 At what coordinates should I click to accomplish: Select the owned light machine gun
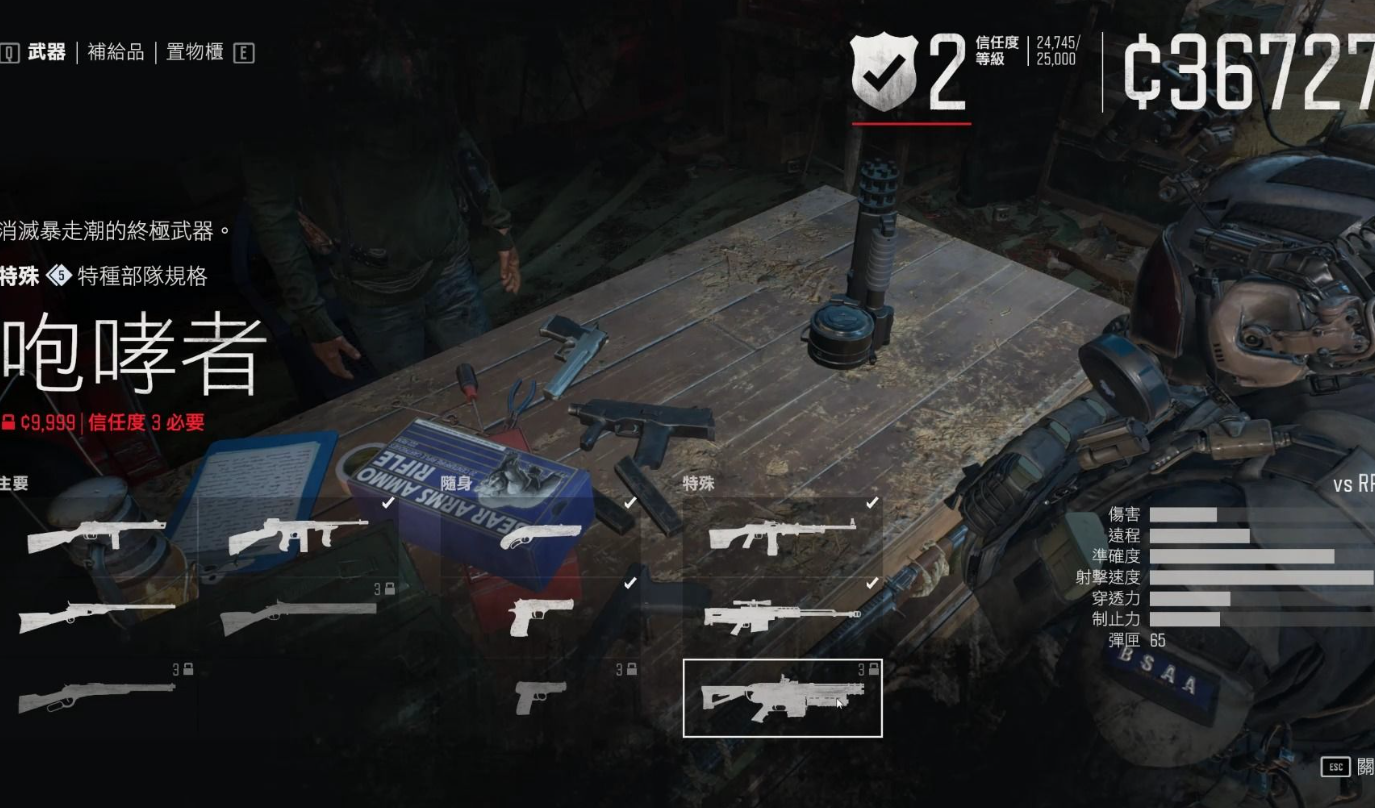click(782, 537)
